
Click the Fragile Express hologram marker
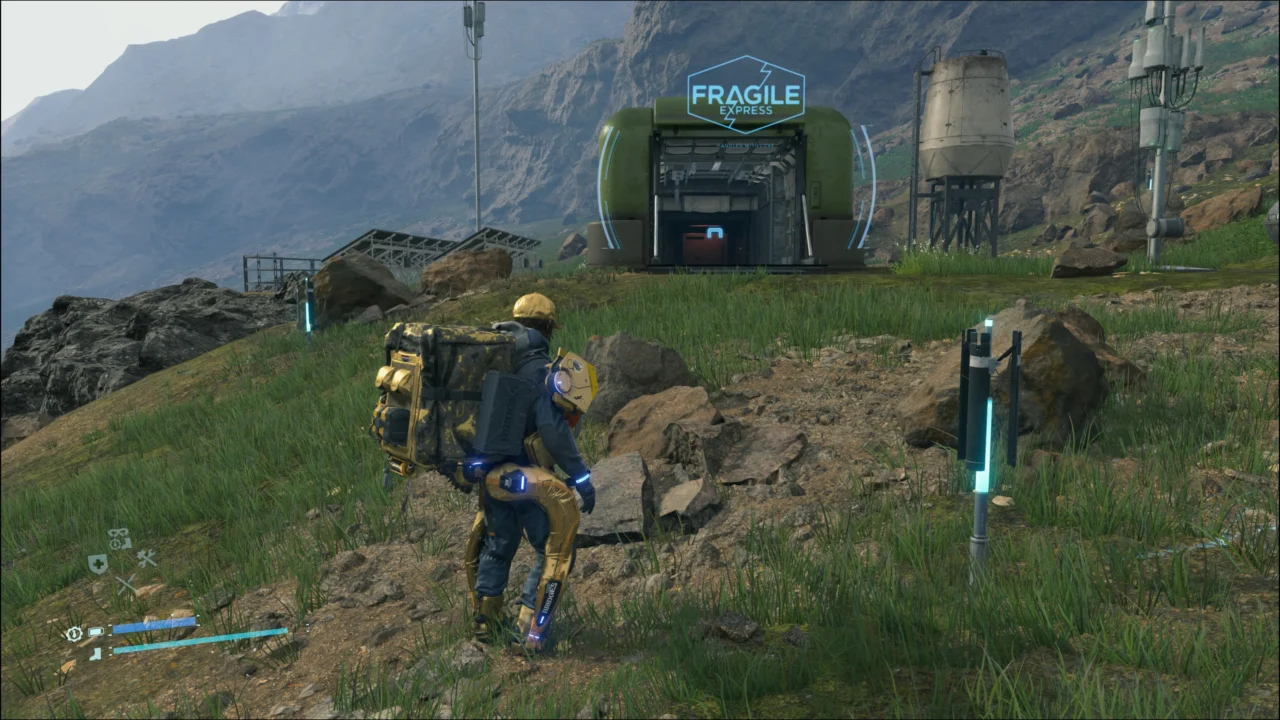(x=746, y=95)
